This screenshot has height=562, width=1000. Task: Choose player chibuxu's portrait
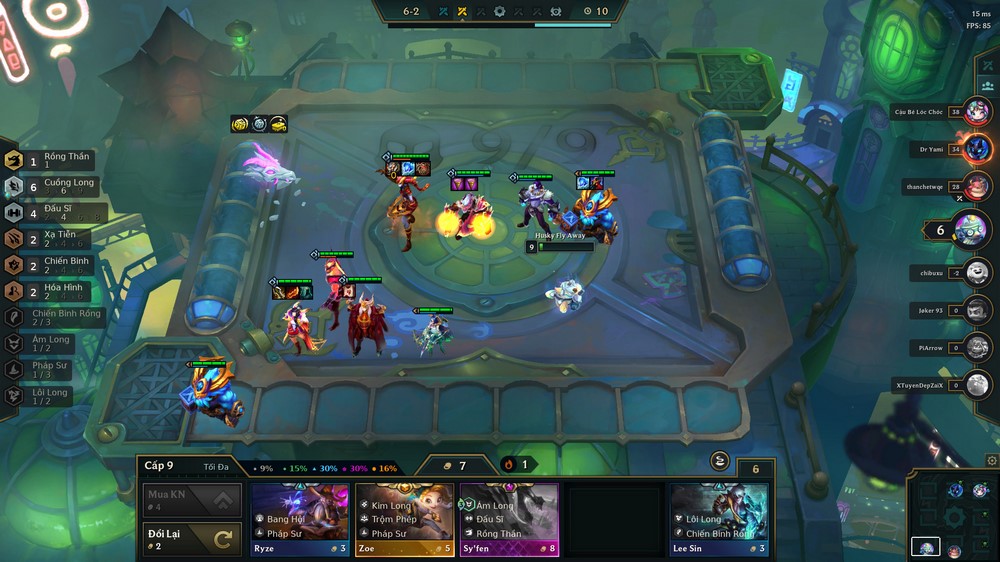[977, 273]
